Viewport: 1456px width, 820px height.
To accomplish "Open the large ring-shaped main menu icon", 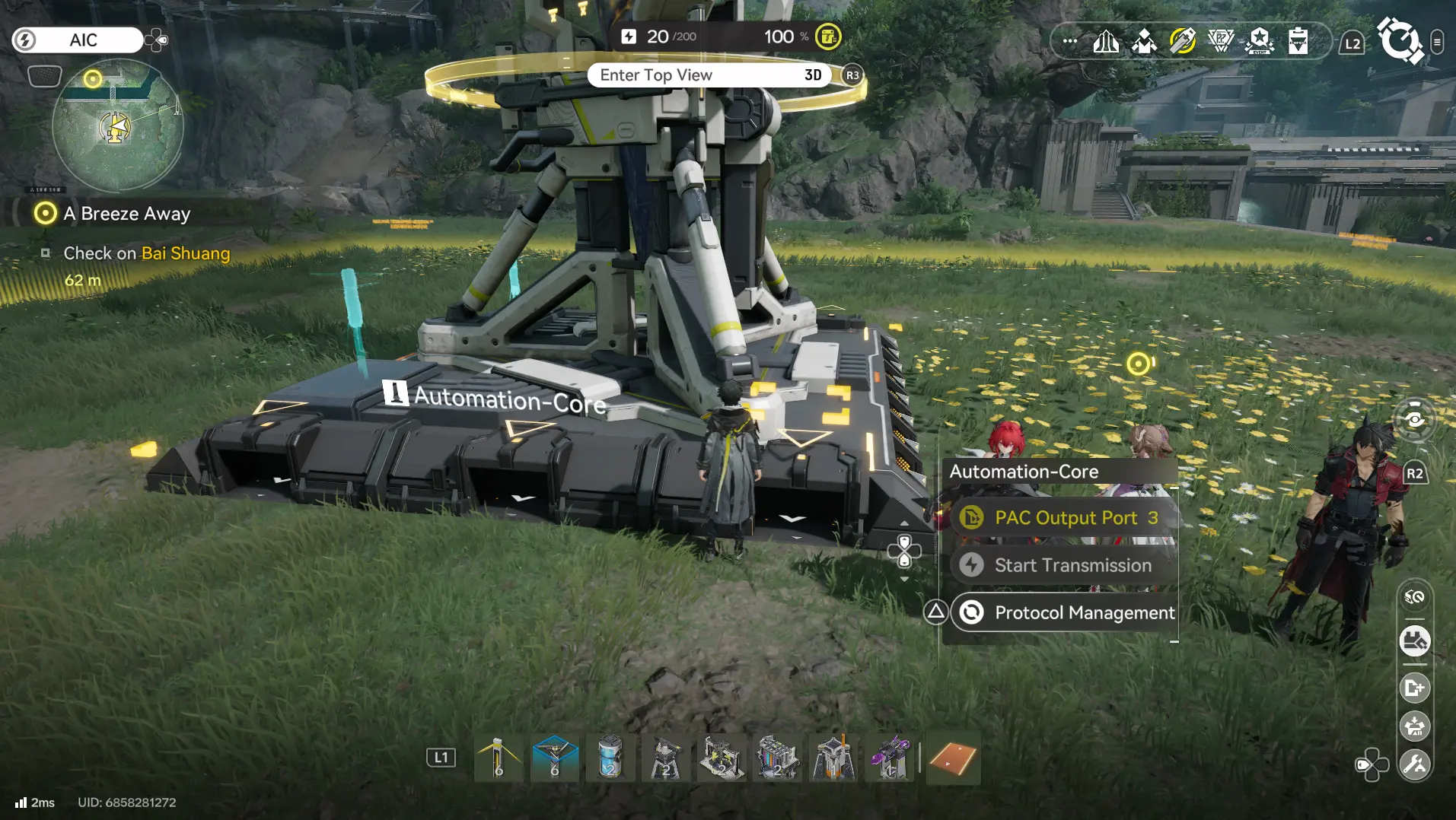I will [x=1400, y=40].
